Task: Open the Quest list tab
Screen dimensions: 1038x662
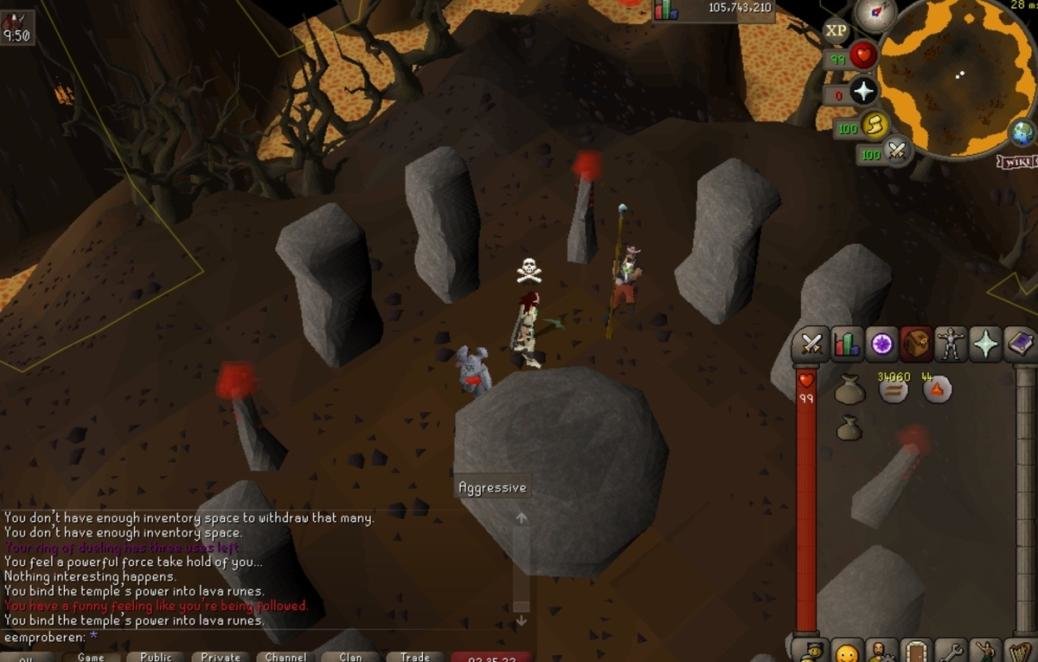Action: click(x=881, y=345)
